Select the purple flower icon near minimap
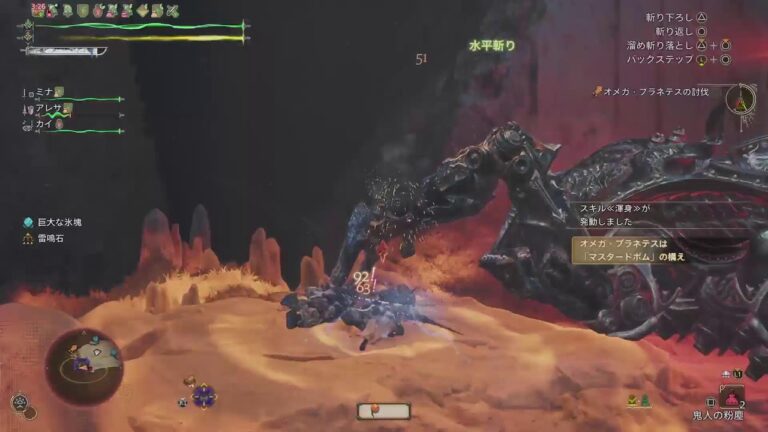The width and height of the screenshot is (768, 432). click(x=204, y=394)
